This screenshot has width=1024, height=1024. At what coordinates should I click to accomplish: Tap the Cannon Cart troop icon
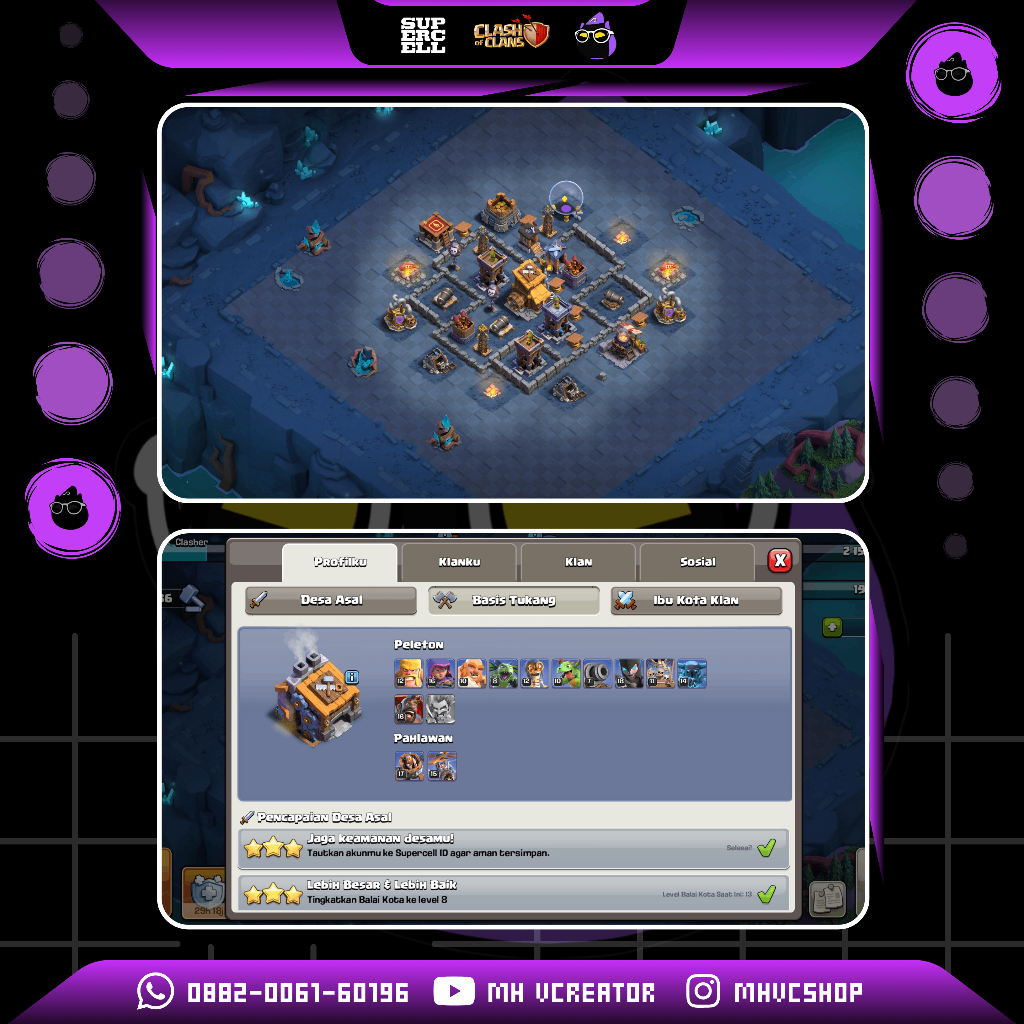[x=597, y=674]
